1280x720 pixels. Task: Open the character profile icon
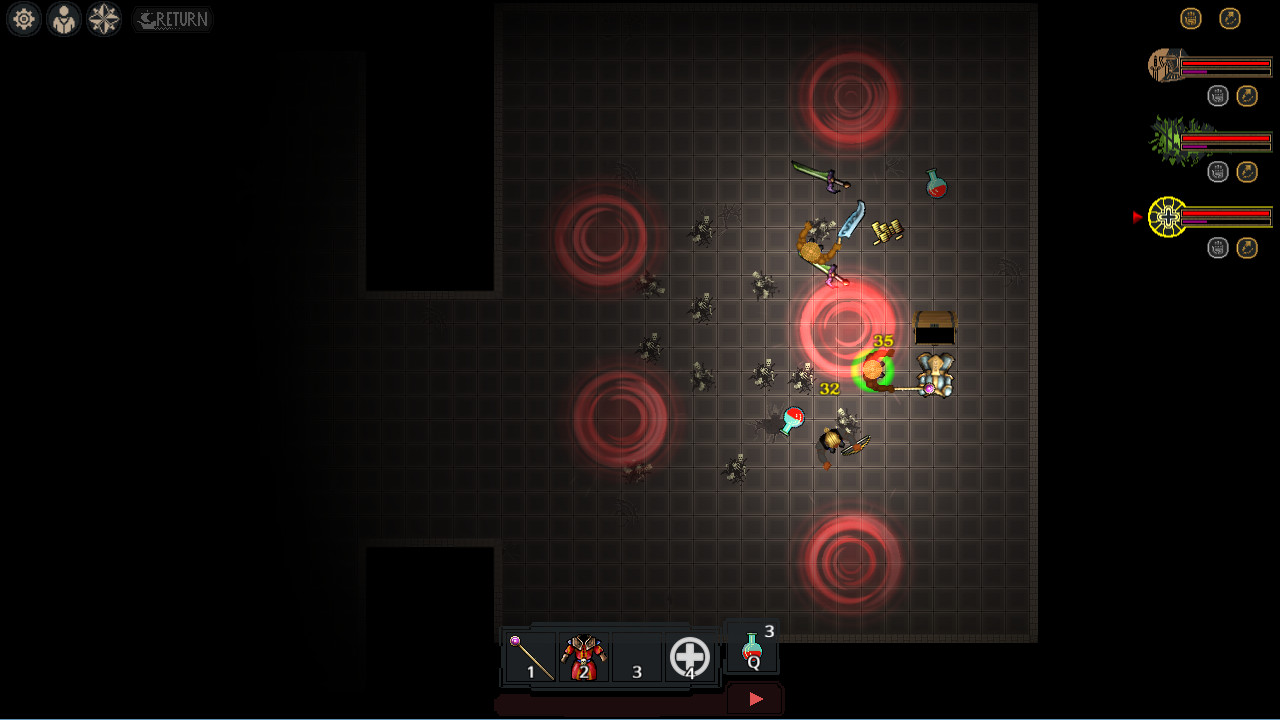pos(63,18)
